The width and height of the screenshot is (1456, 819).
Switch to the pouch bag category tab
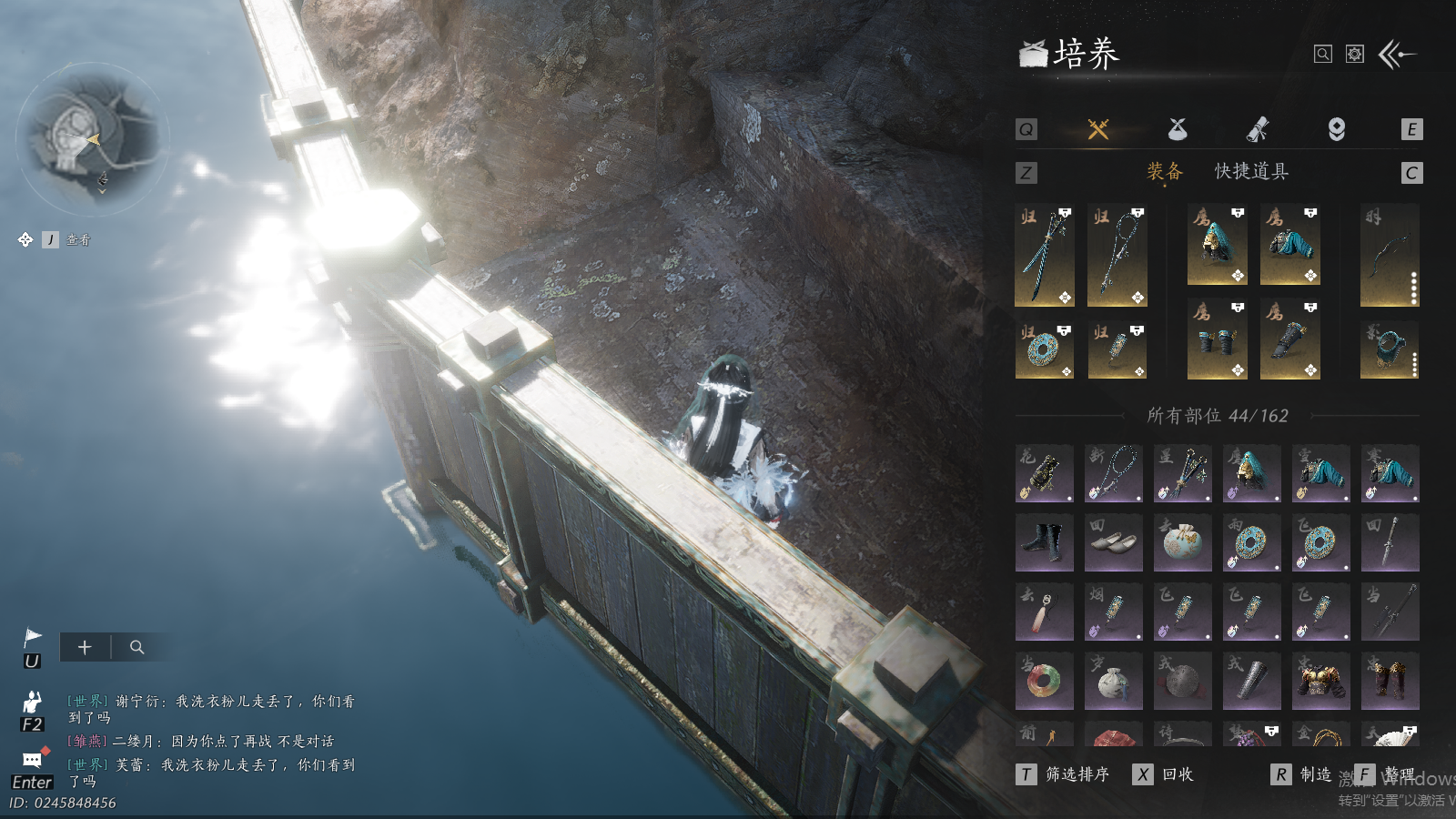[1178, 129]
